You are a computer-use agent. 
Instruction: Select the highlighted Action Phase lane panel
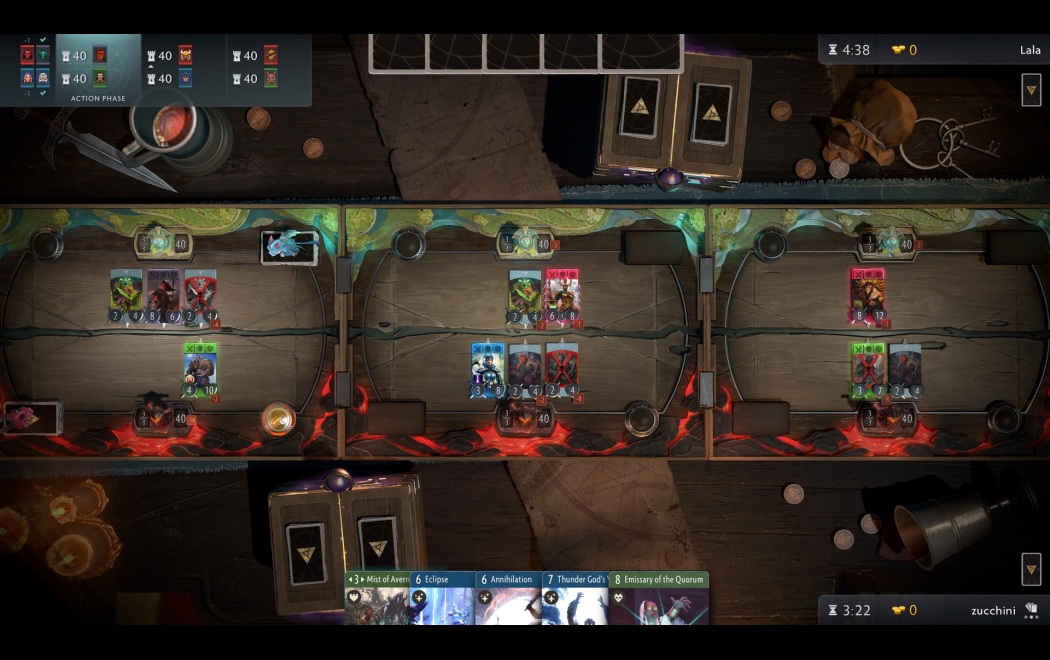tap(98, 68)
